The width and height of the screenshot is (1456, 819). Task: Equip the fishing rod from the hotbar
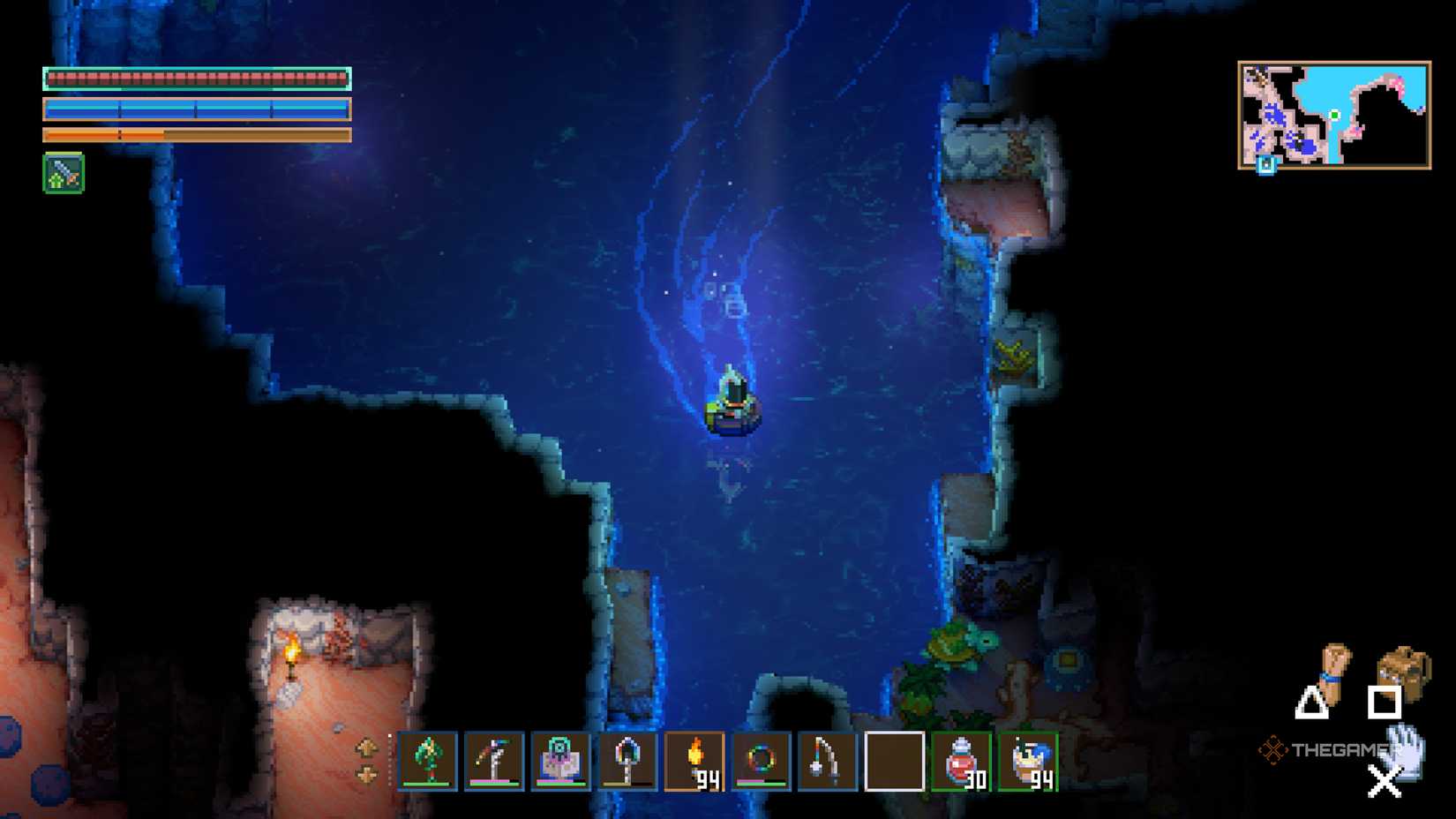pyautogui.click(x=828, y=761)
